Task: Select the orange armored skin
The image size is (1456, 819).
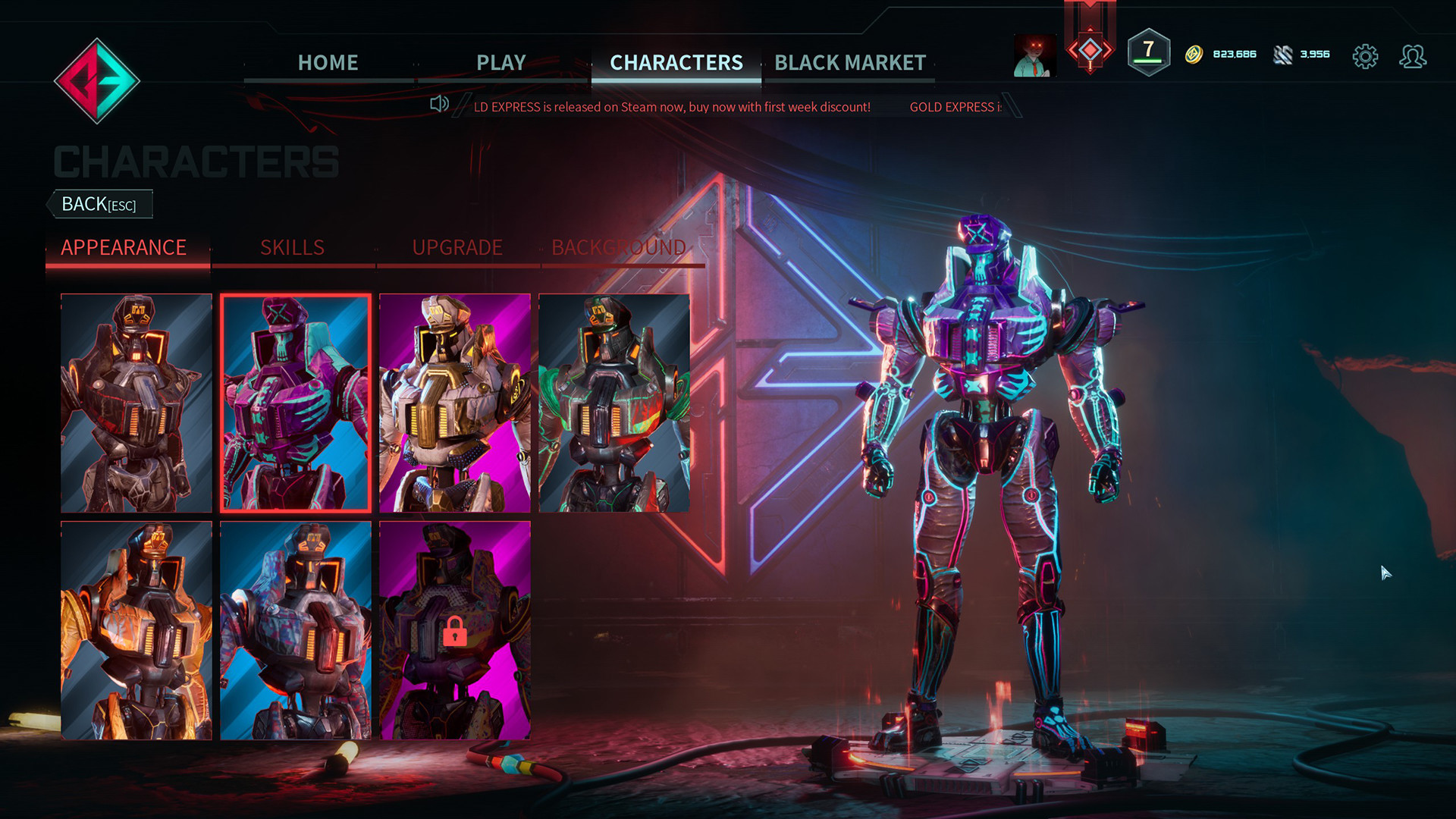Action: click(136, 630)
